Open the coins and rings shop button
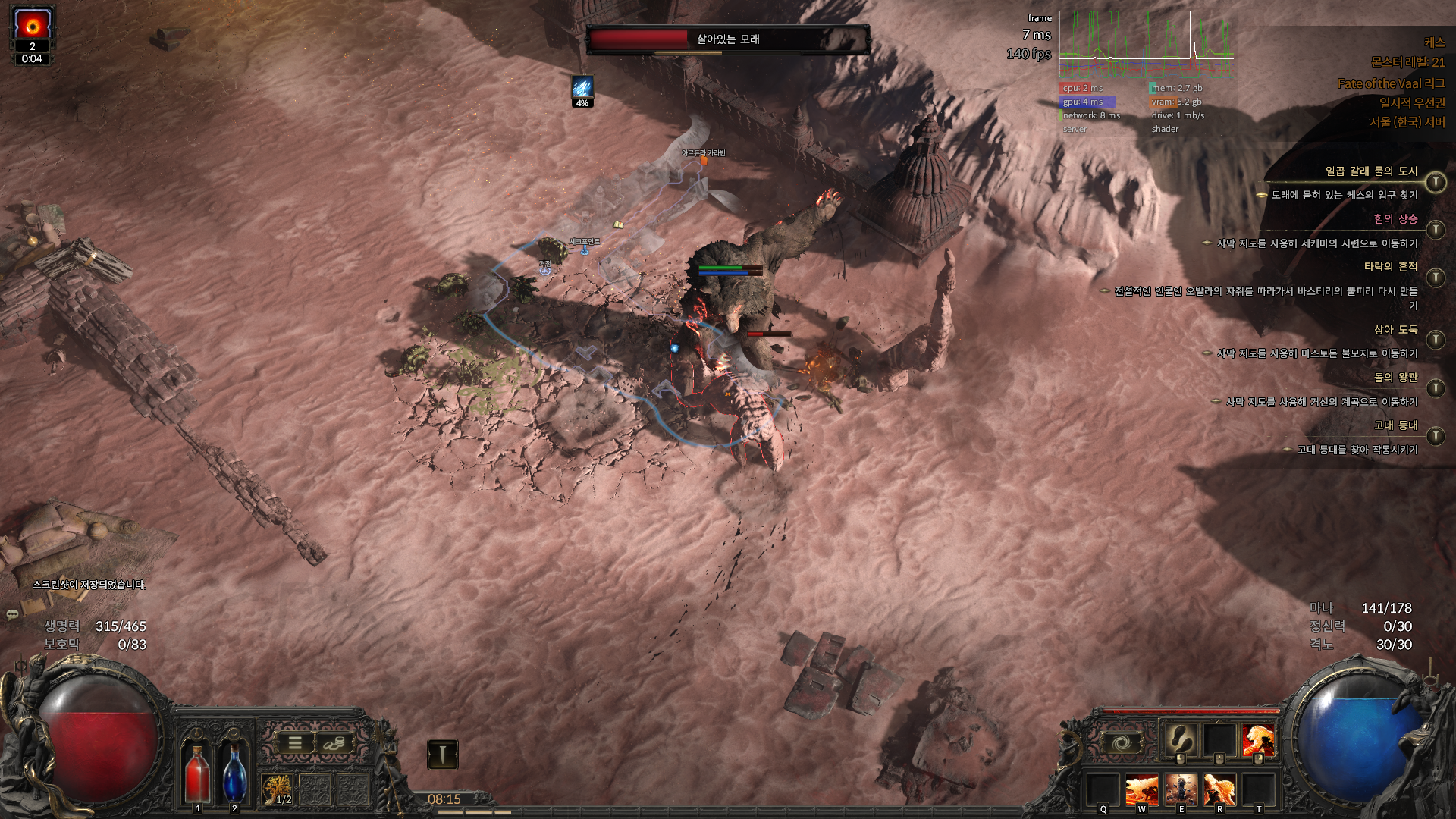1456x819 pixels. 332,743
